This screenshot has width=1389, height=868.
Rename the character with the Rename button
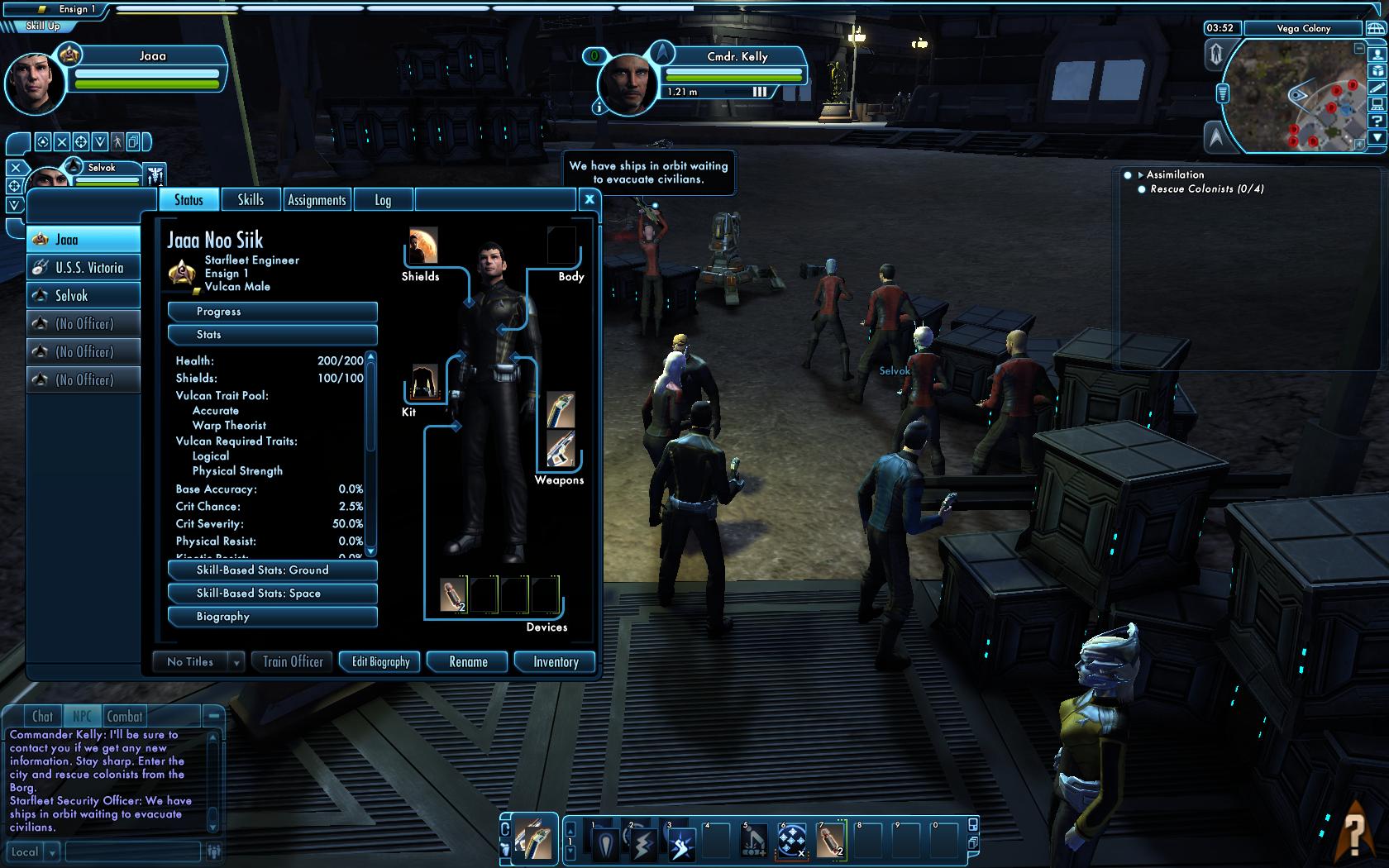468,662
